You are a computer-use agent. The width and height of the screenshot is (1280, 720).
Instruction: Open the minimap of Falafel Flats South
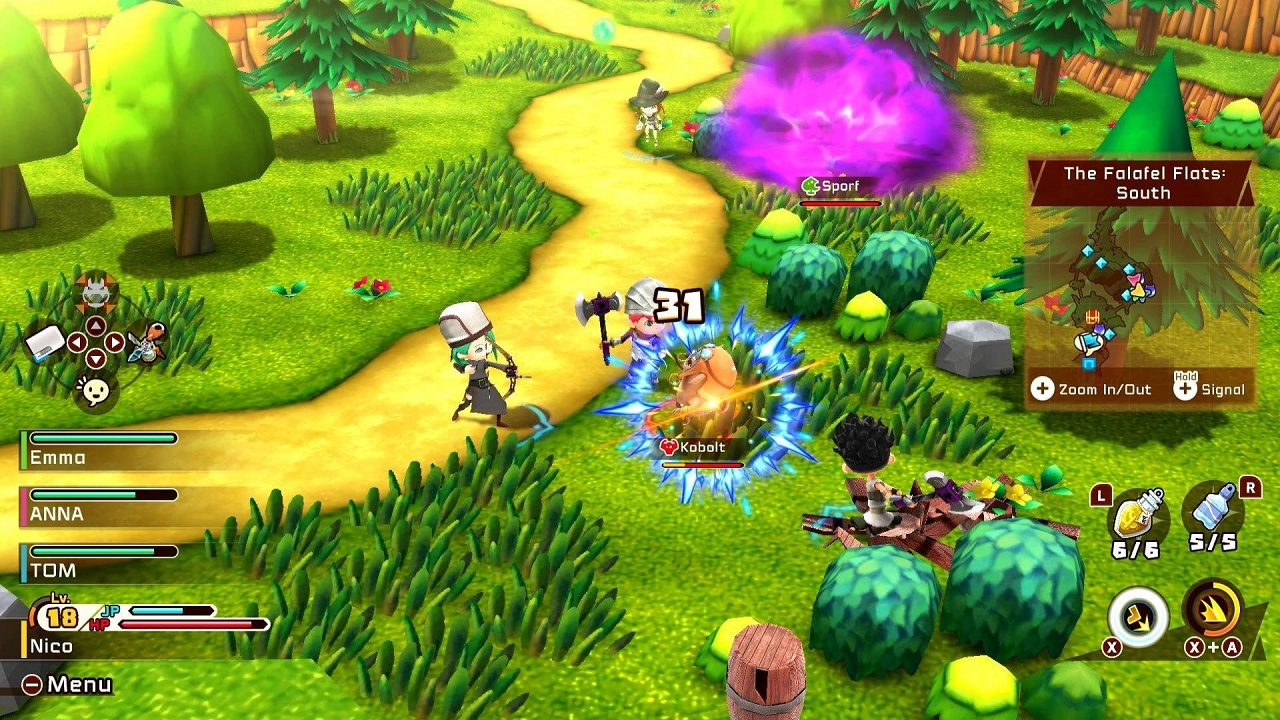pyautogui.click(x=1140, y=290)
